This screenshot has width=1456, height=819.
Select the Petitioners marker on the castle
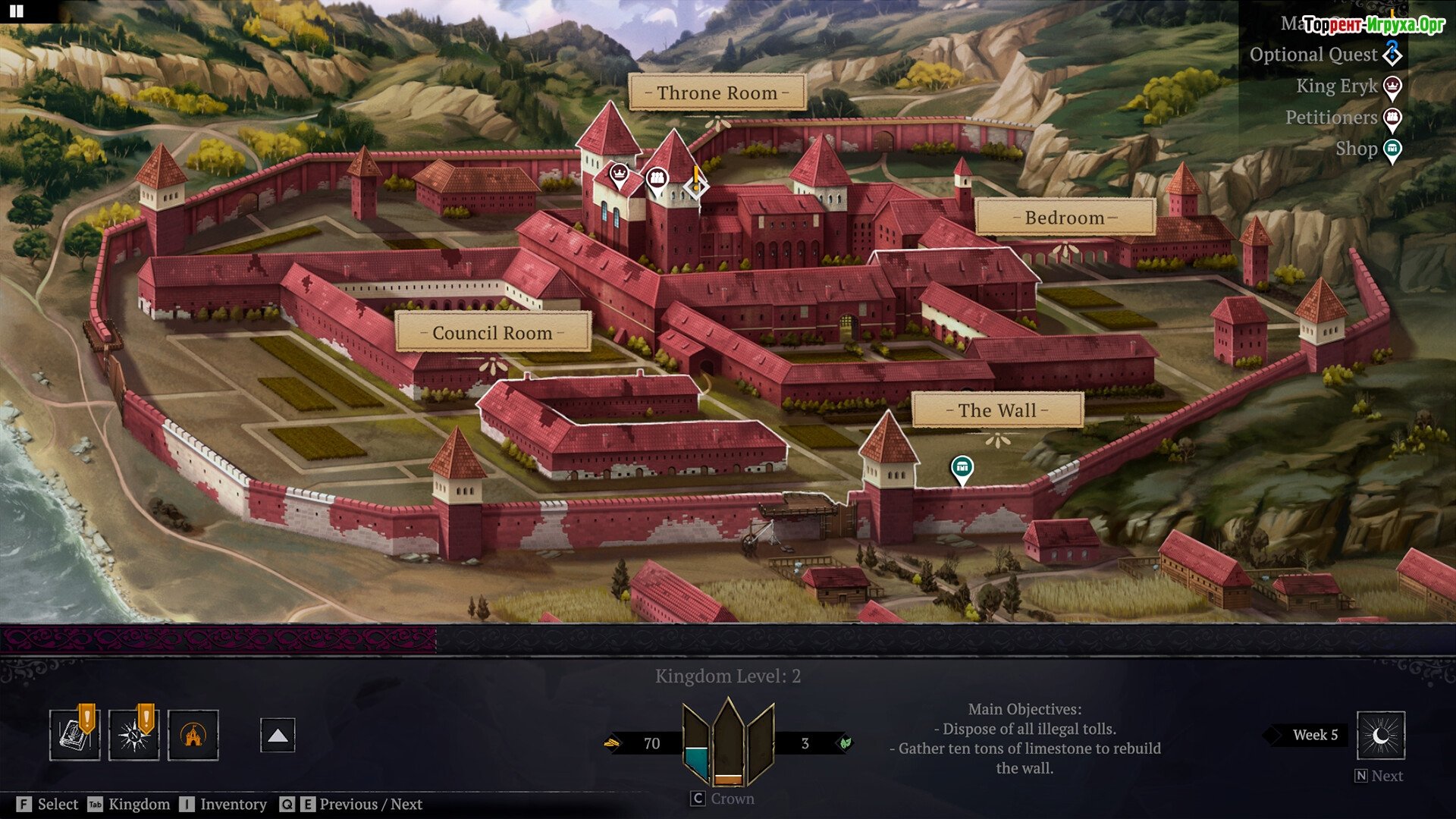657,180
